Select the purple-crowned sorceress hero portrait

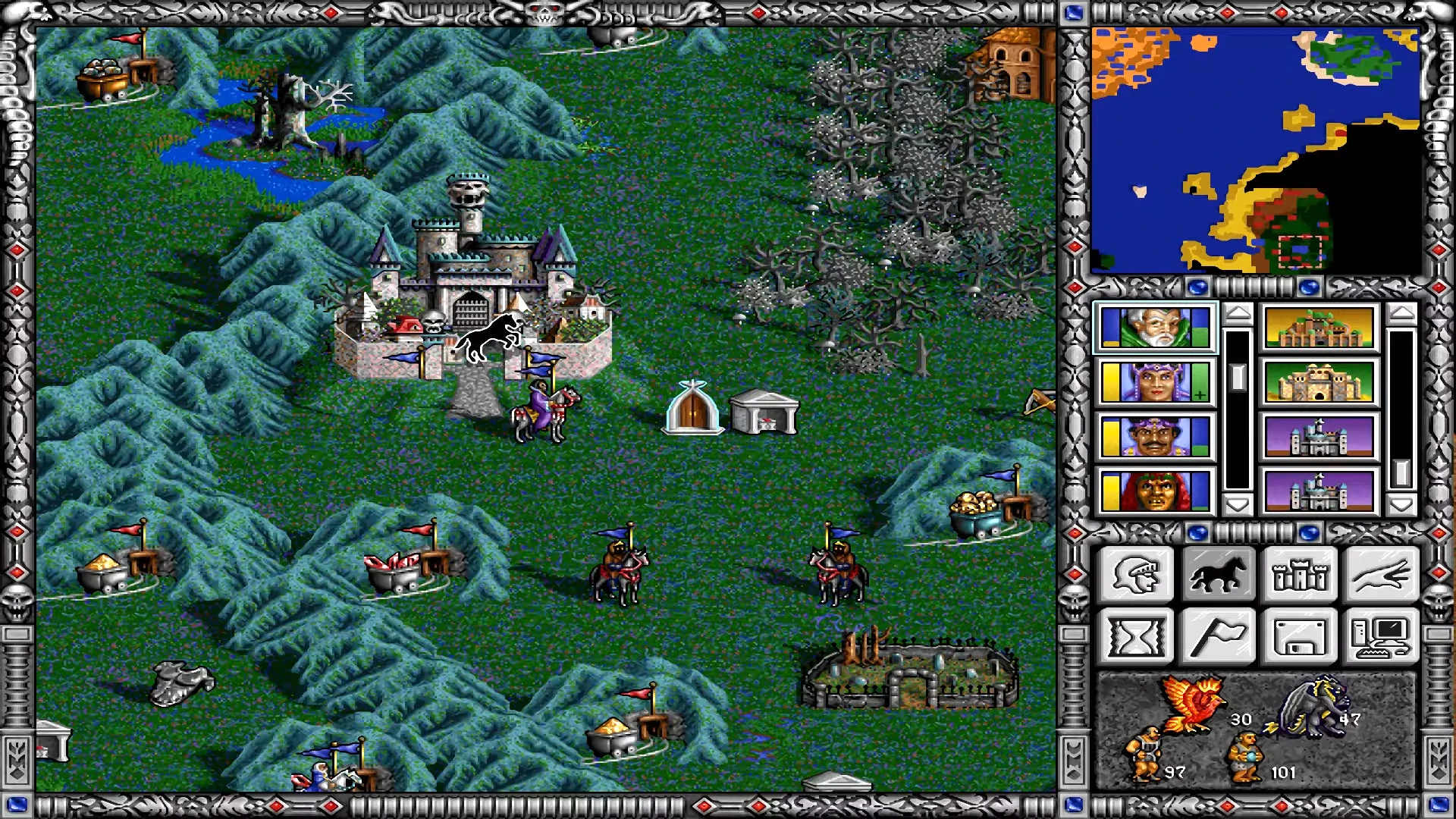pos(1155,381)
